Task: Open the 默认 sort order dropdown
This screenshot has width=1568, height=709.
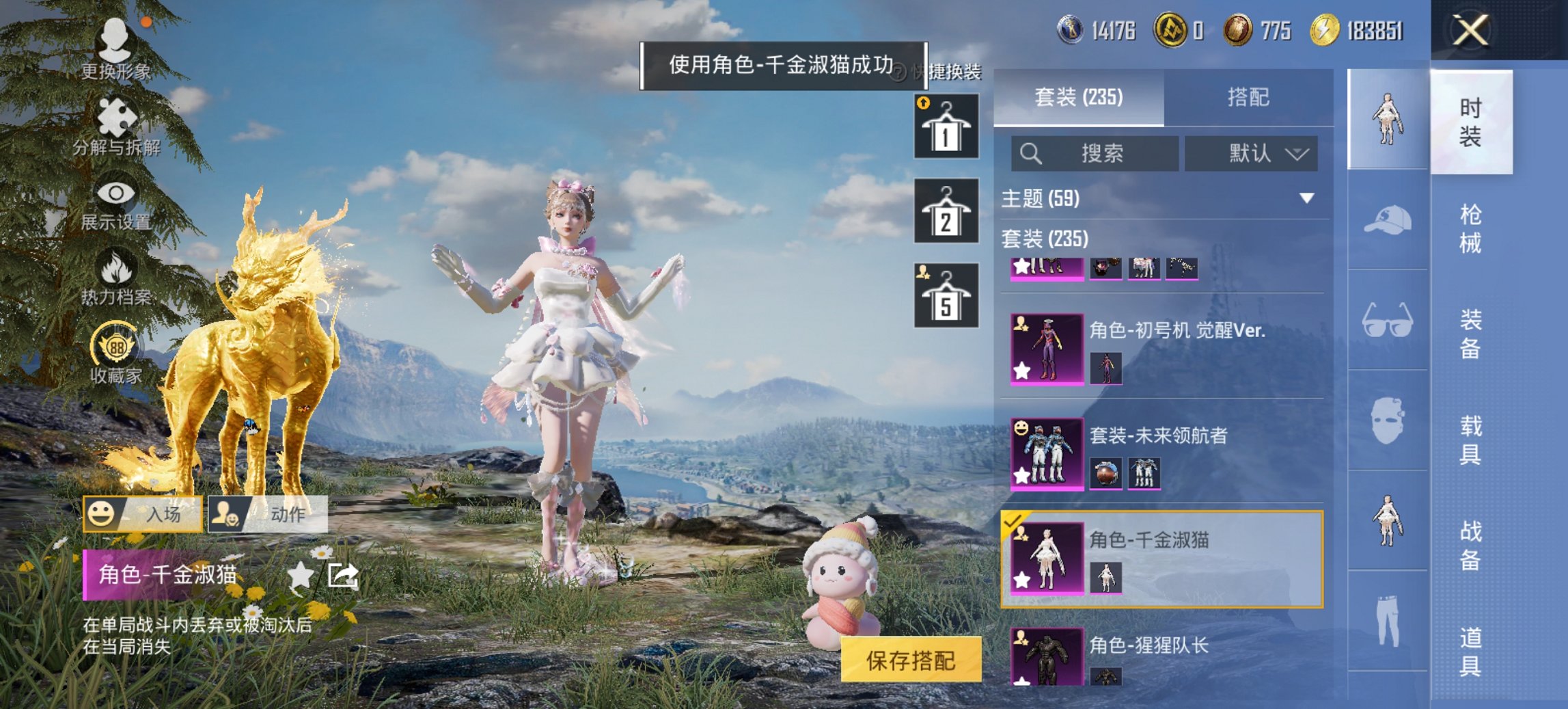Action: tap(1250, 153)
